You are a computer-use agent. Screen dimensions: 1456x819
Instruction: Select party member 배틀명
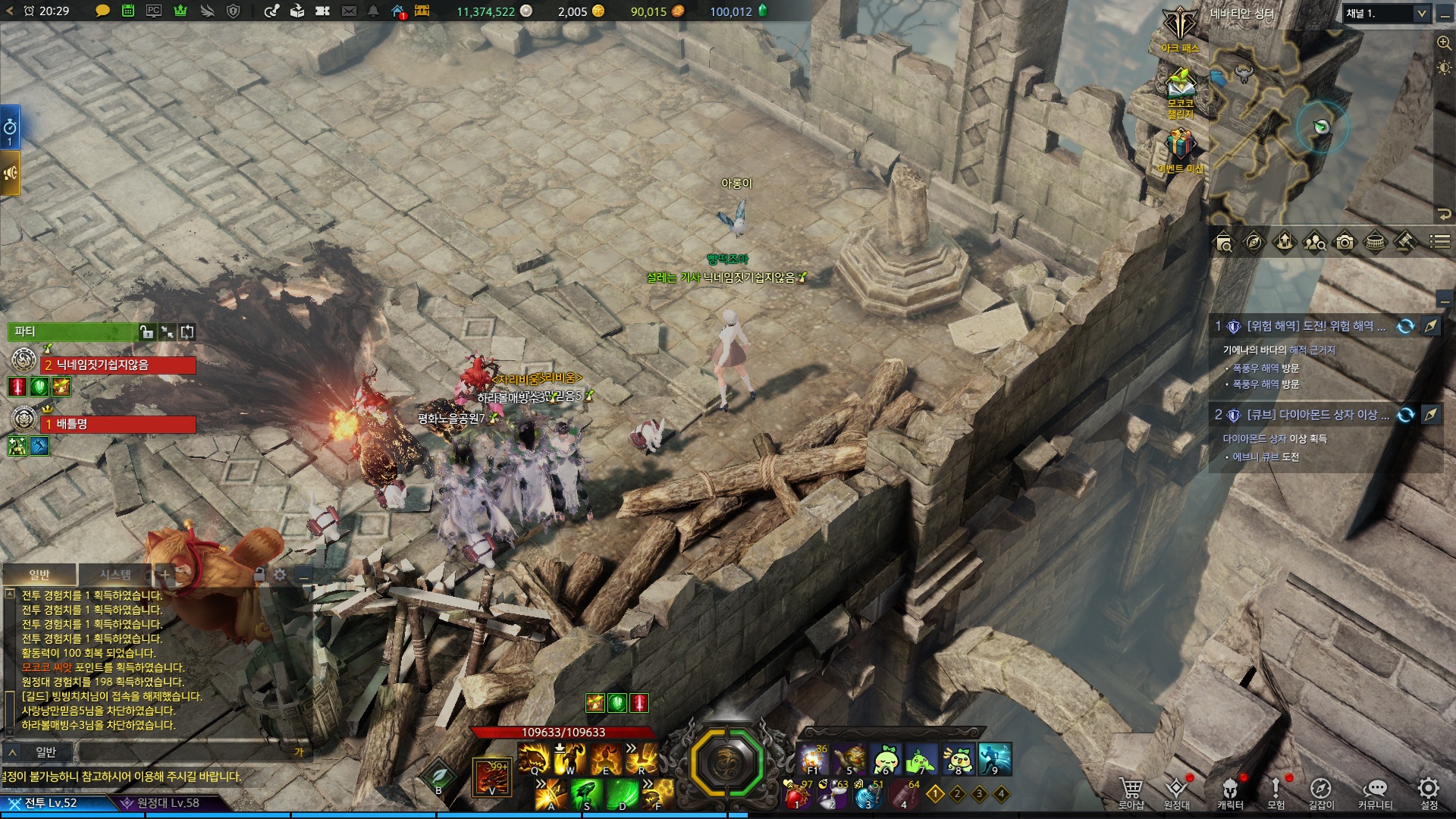coord(118,425)
